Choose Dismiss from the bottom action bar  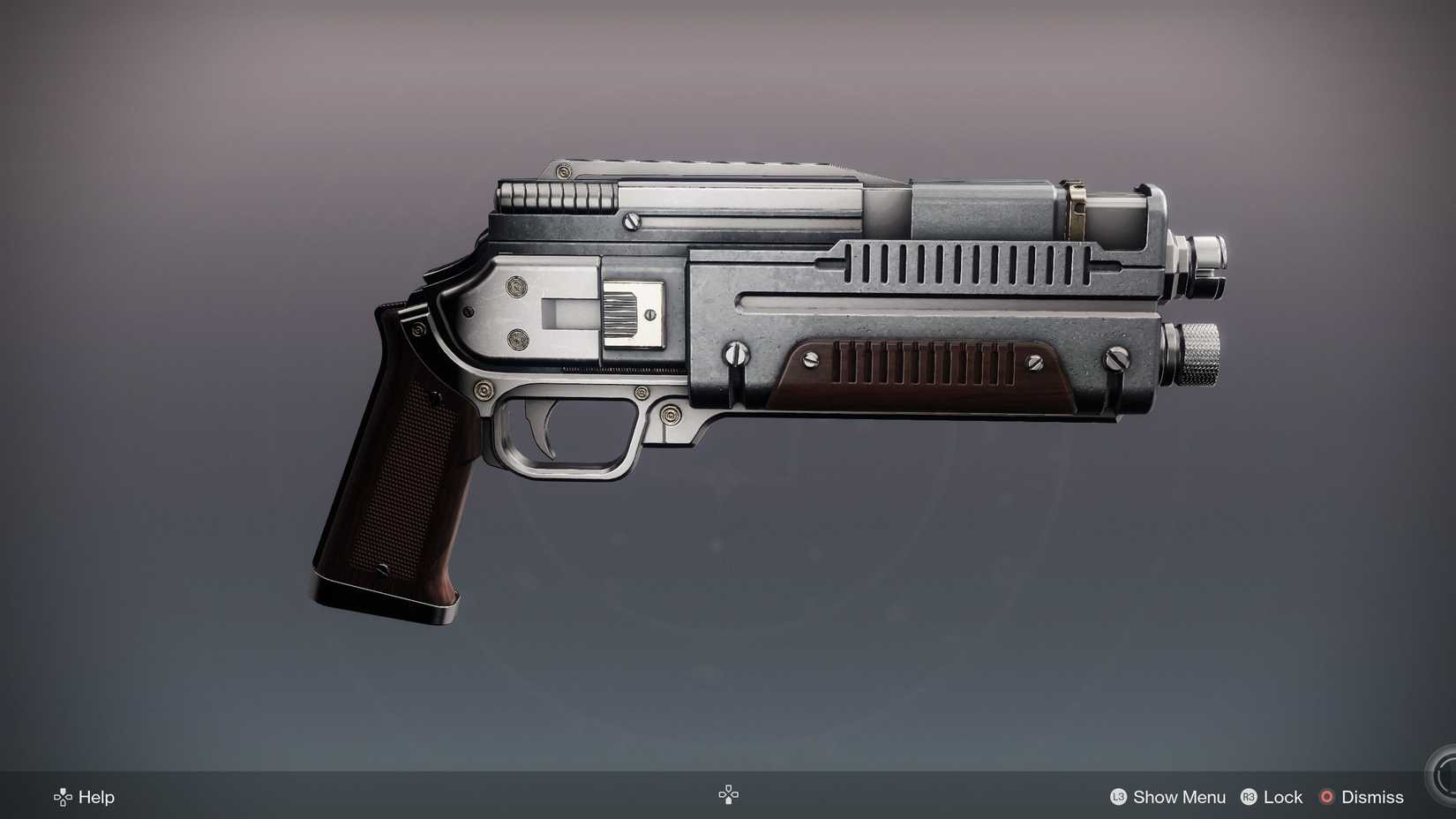click(1373, 797)
